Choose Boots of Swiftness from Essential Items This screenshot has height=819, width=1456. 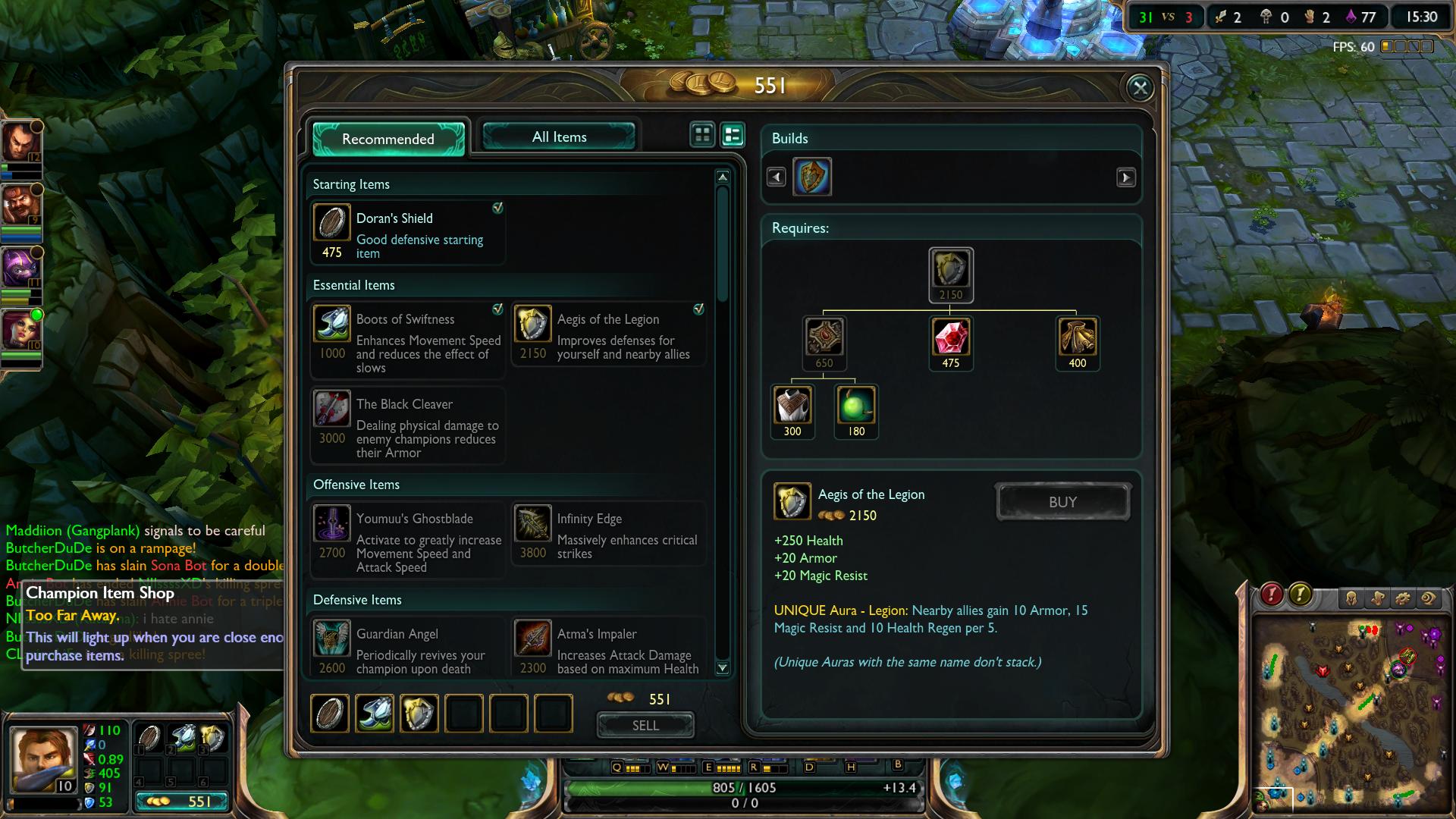(408, 340)
